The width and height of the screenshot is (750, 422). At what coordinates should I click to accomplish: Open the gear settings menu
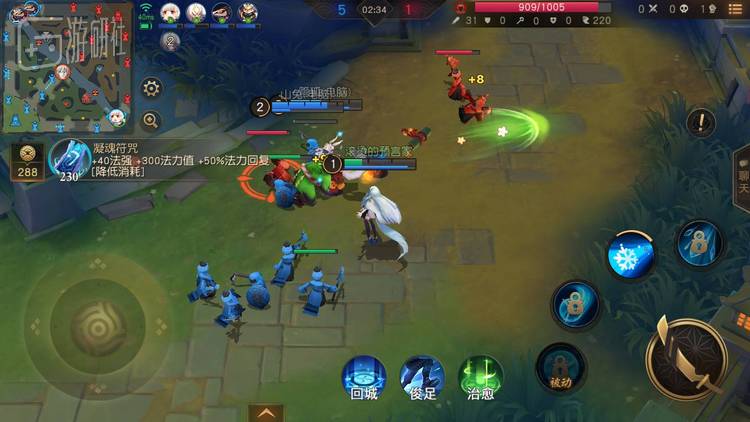coord(151,88)
